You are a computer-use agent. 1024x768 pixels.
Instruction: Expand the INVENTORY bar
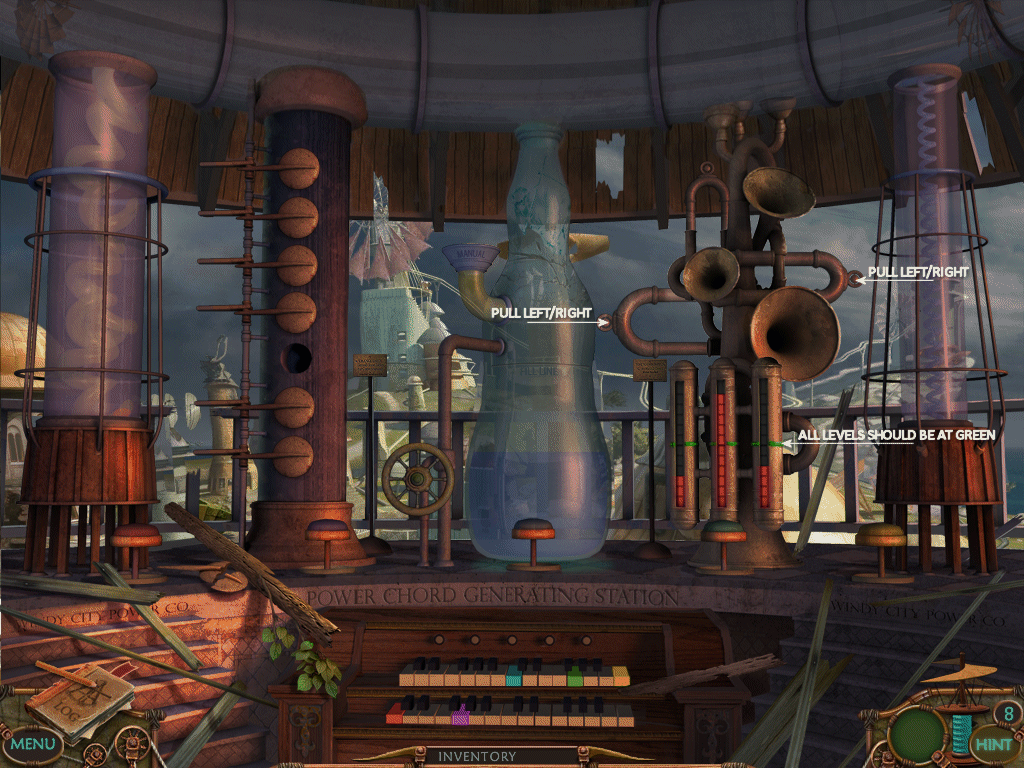[x=477, y=757]
